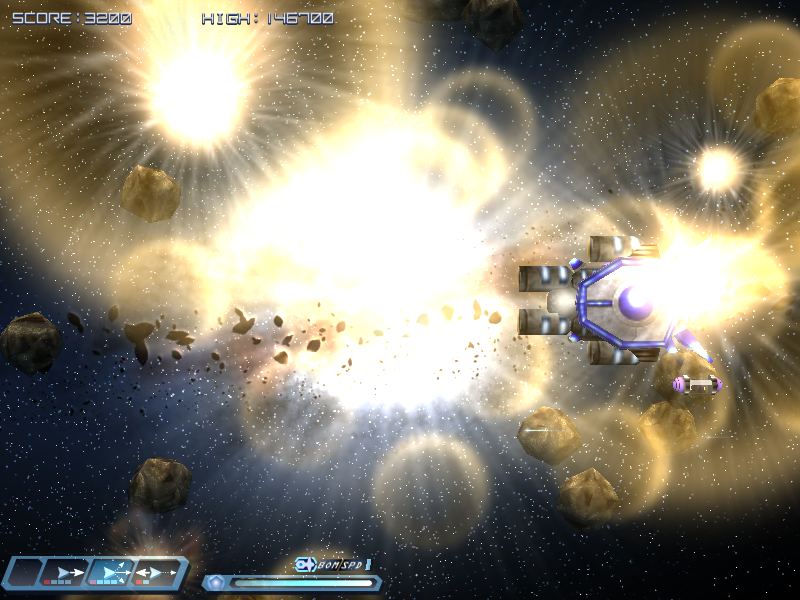Activate the shield gem icon
800x600 pixels.
click(x=215, y=582)
